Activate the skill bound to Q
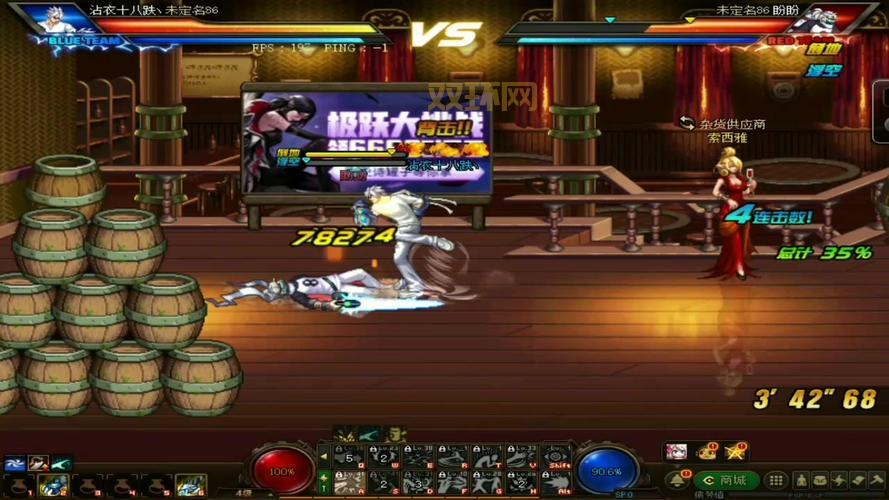 pos(348,456)
